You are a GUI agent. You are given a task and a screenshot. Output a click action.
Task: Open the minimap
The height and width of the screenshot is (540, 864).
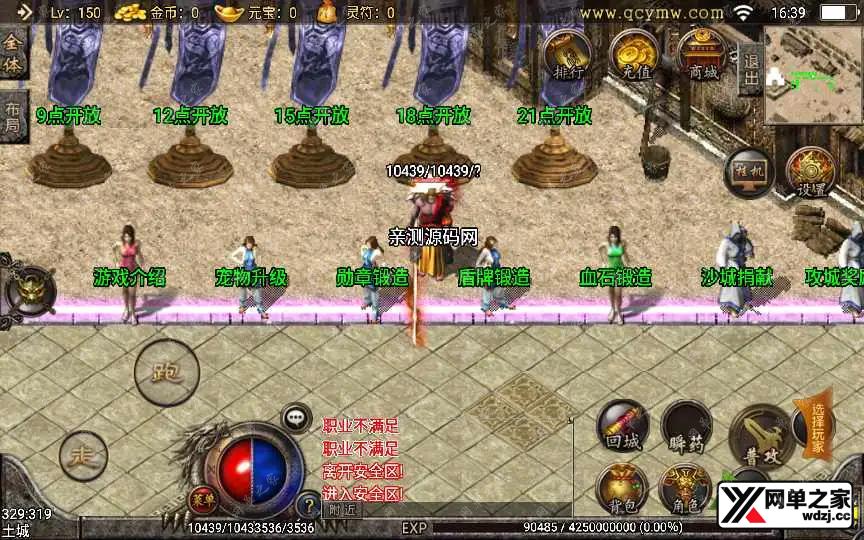(x=813, y=75)
